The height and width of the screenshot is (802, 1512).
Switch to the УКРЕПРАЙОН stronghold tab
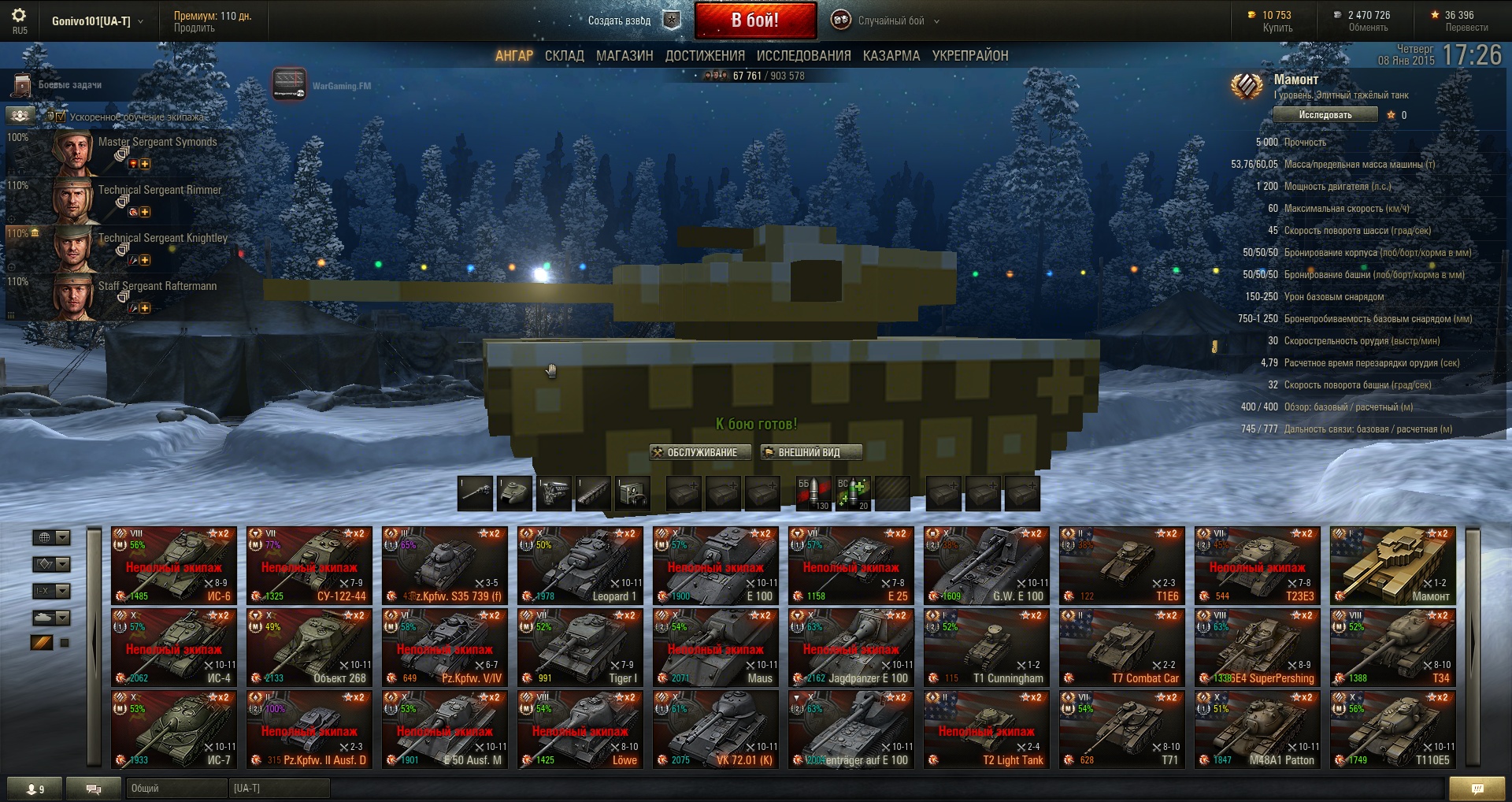tap(969, 56)
